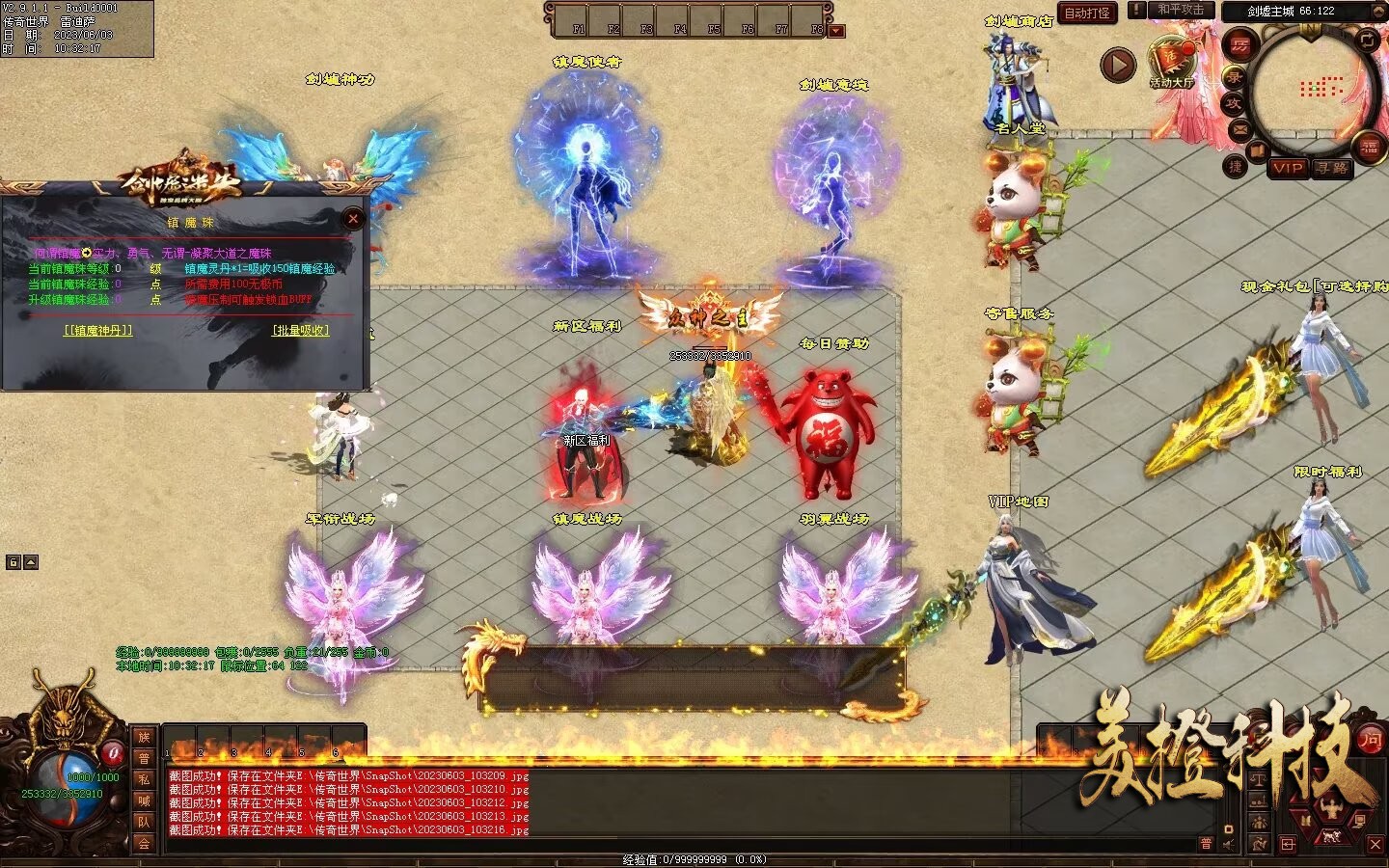Screen dimensions: 1389x868
Task: Activate the 寻路 pathfinding button
Action: tap(1332, 168)
